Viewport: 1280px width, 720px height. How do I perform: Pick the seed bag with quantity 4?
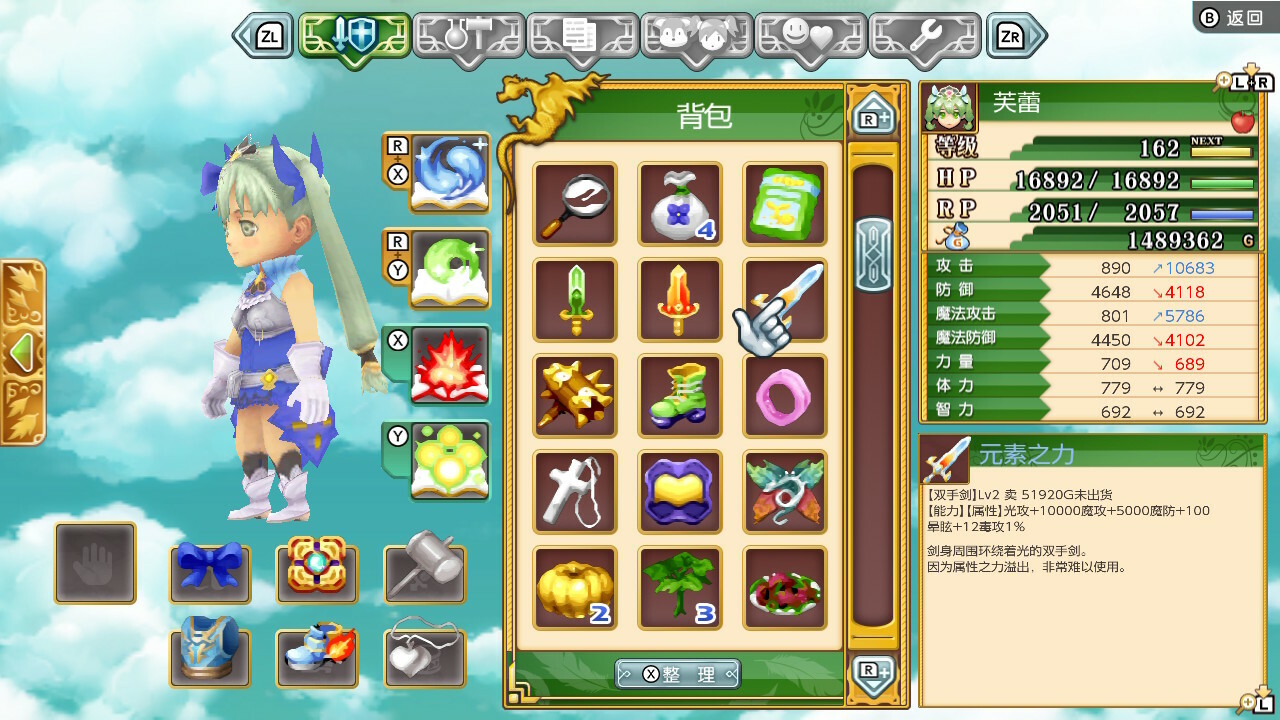click(680, 204)
